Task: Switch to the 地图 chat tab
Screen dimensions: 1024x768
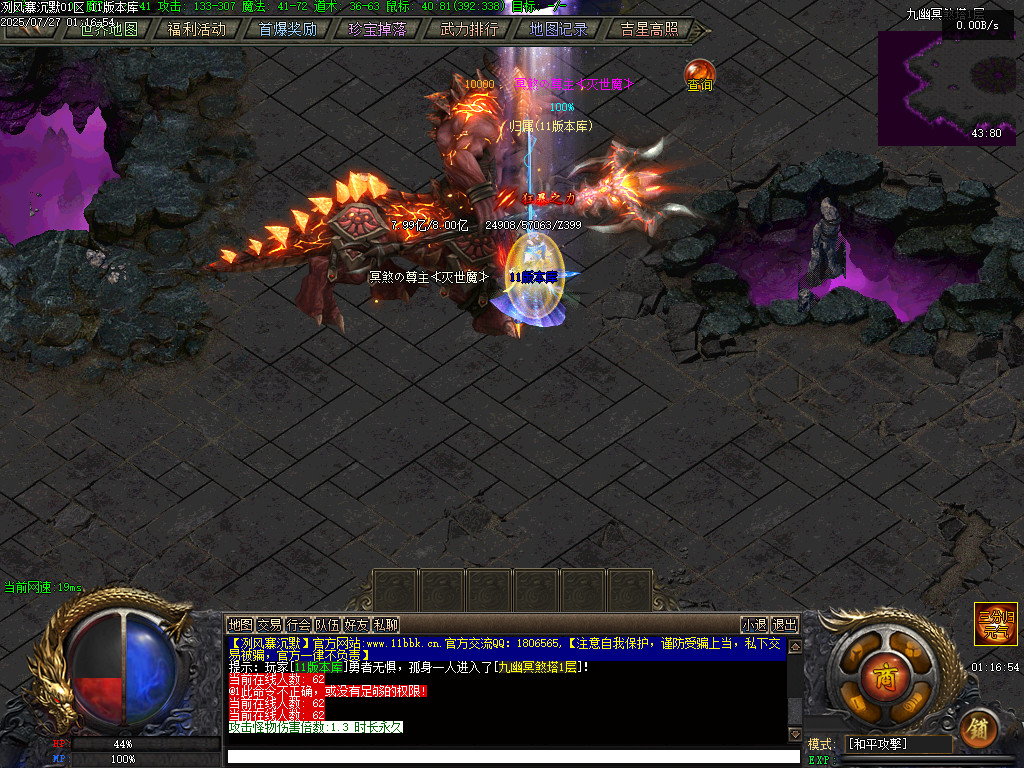Action: (x=240, y=625)
